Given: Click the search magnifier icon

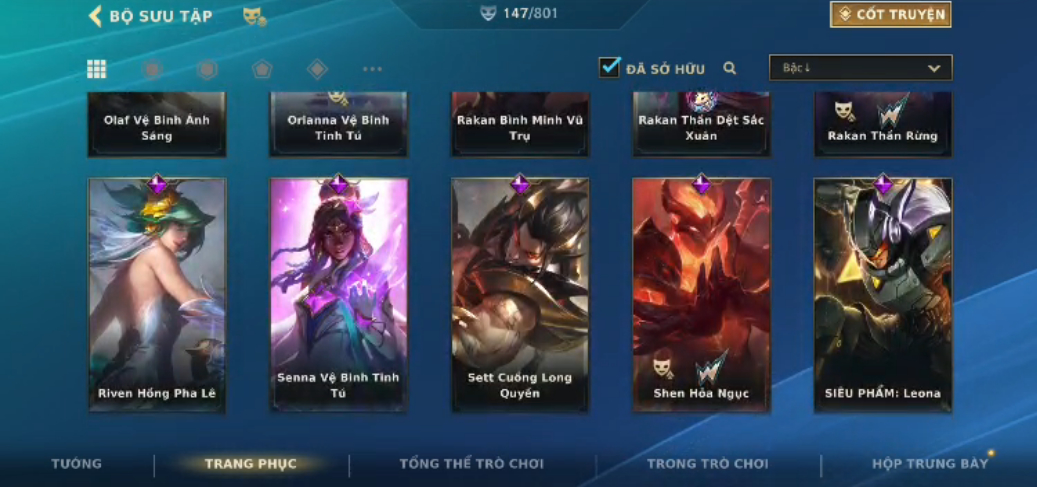Looking at the screenshot, I should click(x=730, y=68).
